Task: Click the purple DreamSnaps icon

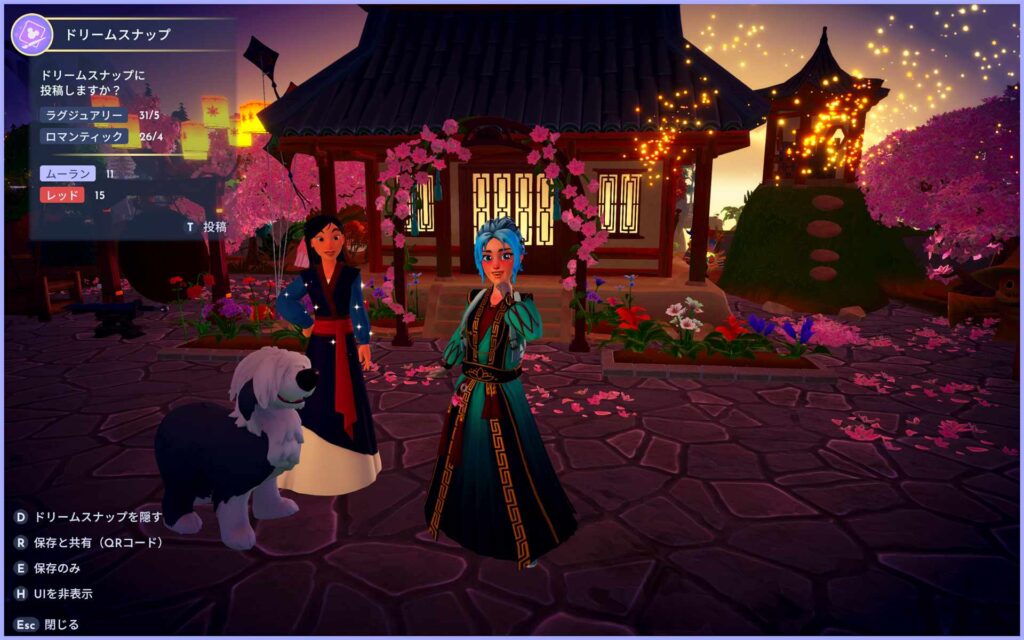Action: click(x=32, y=35)
